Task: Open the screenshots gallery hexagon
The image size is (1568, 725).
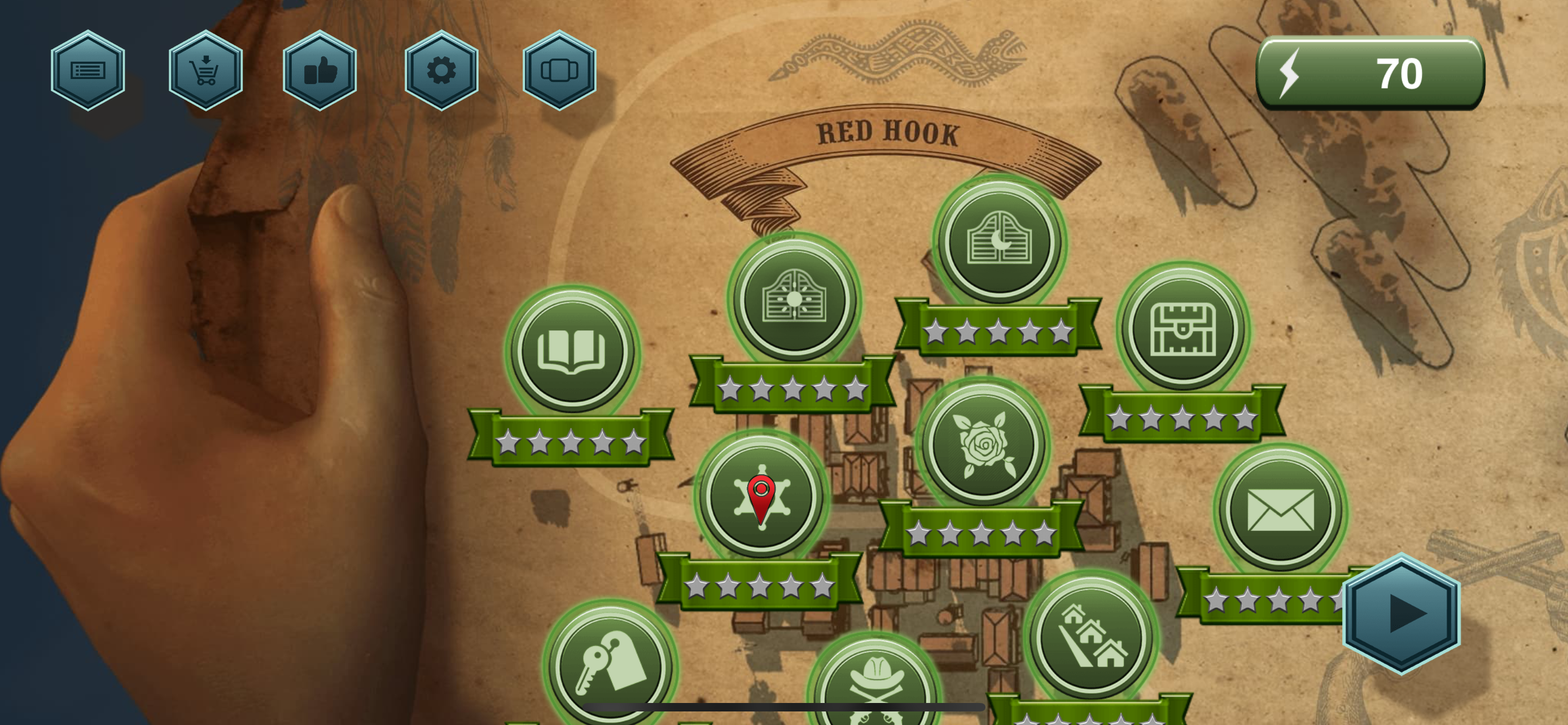Action: pyautogui.click(x=560, y=70)
